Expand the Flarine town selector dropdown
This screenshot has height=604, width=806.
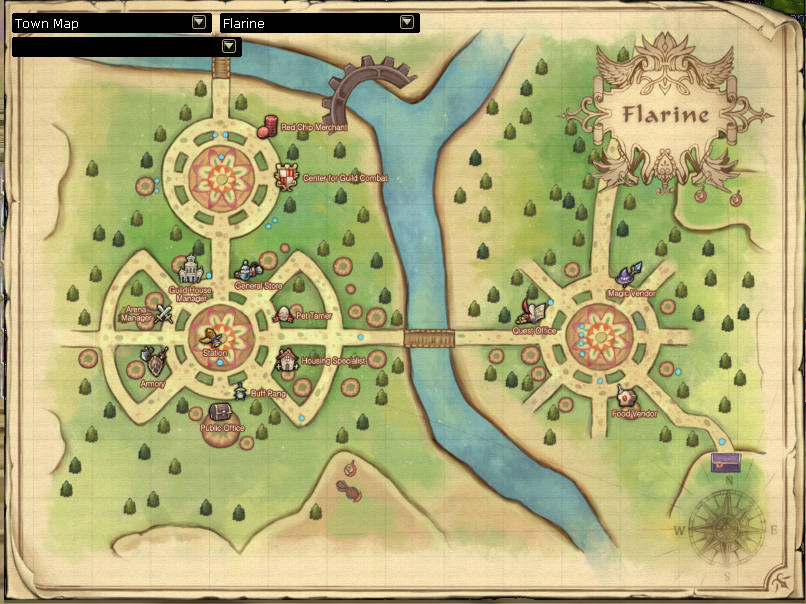coord(406,22)
